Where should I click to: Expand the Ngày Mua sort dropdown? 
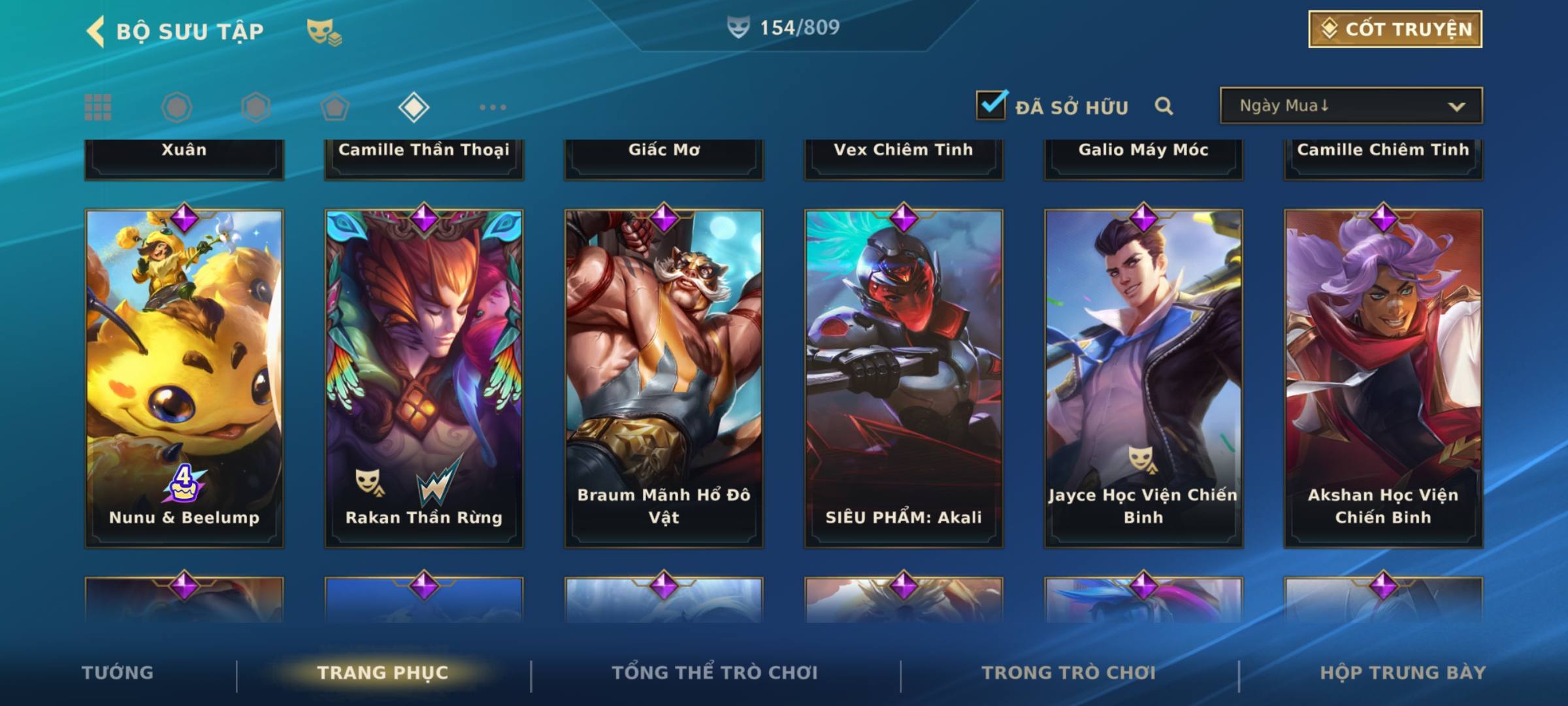[x=1350, y=106]
